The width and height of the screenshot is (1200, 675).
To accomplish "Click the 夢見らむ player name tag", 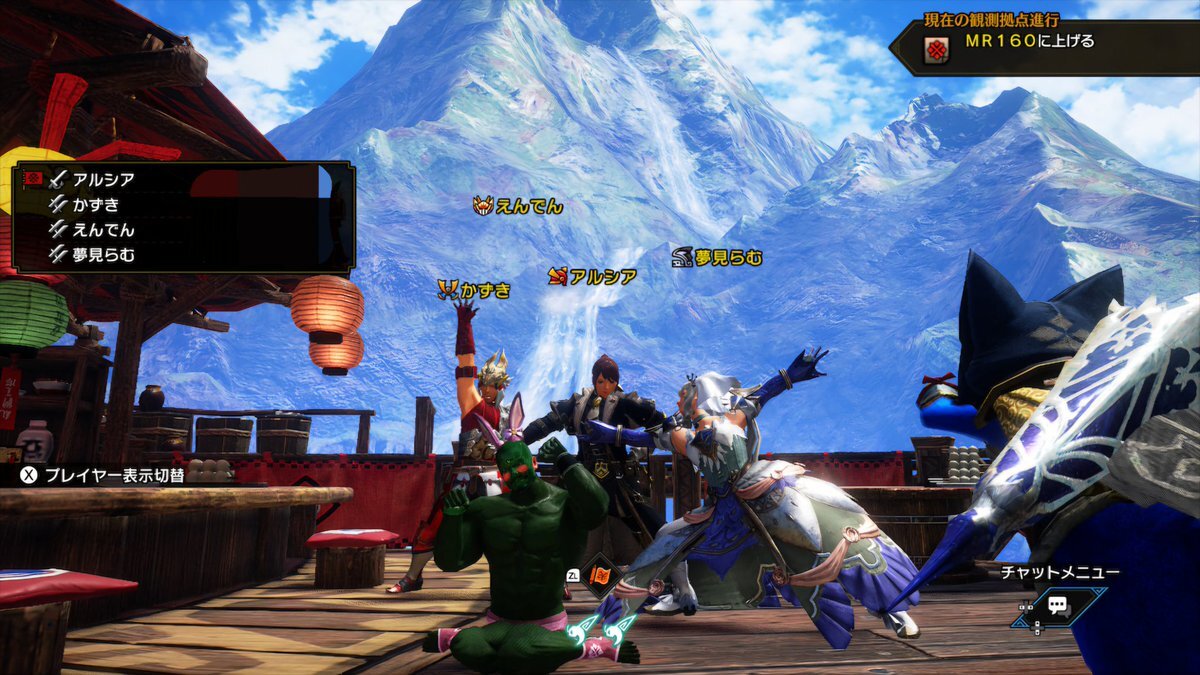I will tap(717, 258).
